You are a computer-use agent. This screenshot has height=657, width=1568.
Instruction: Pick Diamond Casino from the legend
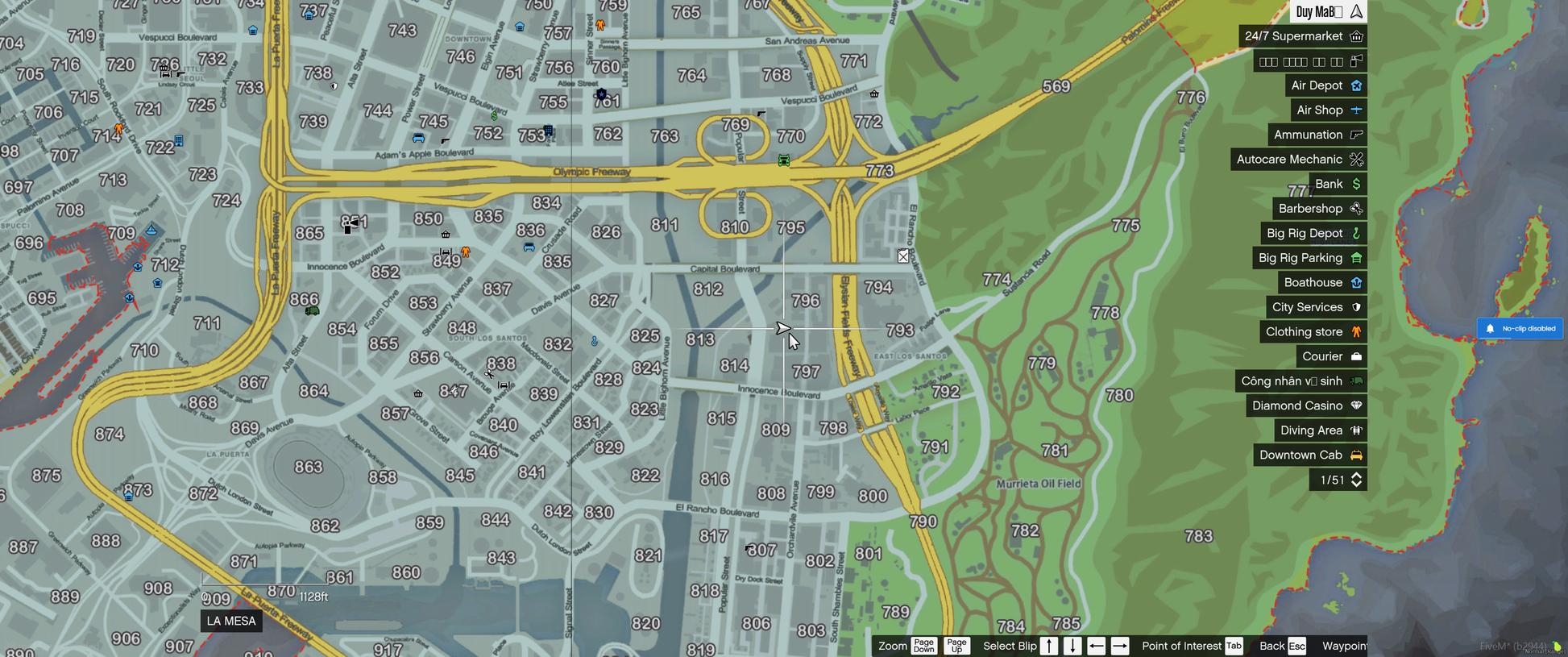point(1306,405)
